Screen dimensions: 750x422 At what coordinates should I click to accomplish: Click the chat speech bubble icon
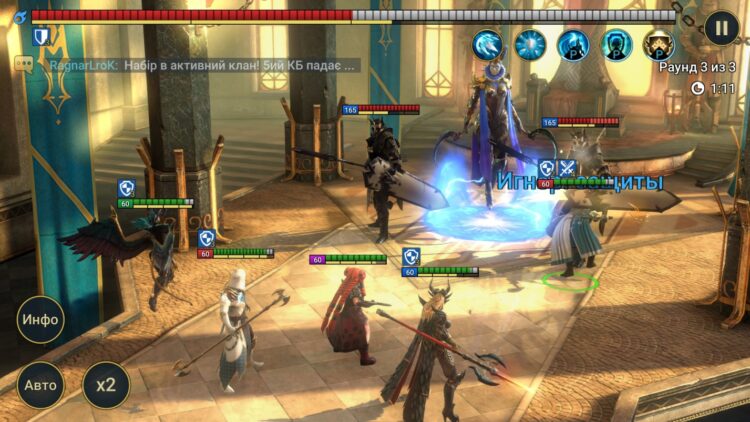point(24,64)
